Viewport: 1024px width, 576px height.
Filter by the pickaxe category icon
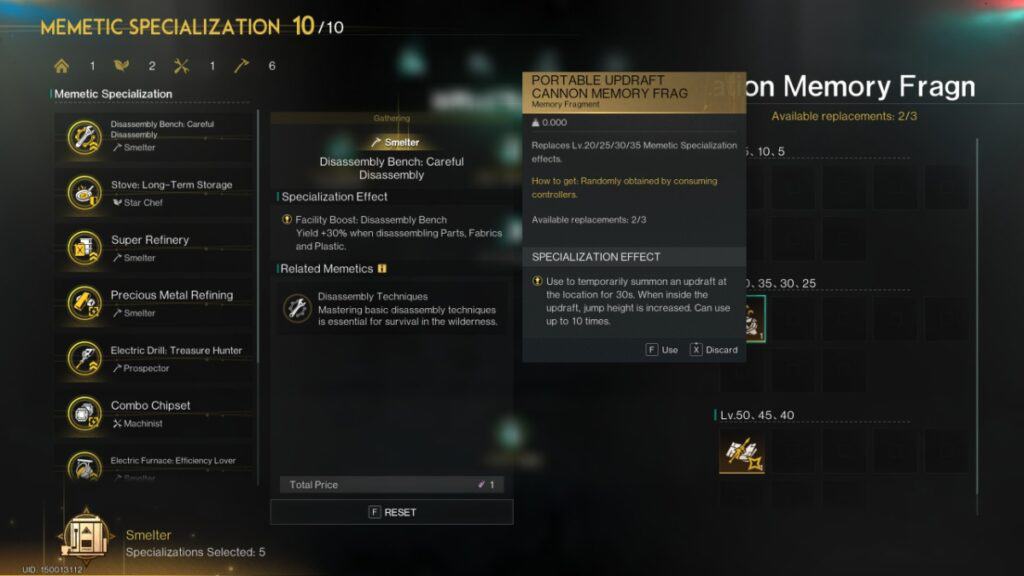[x=242, y=66]
